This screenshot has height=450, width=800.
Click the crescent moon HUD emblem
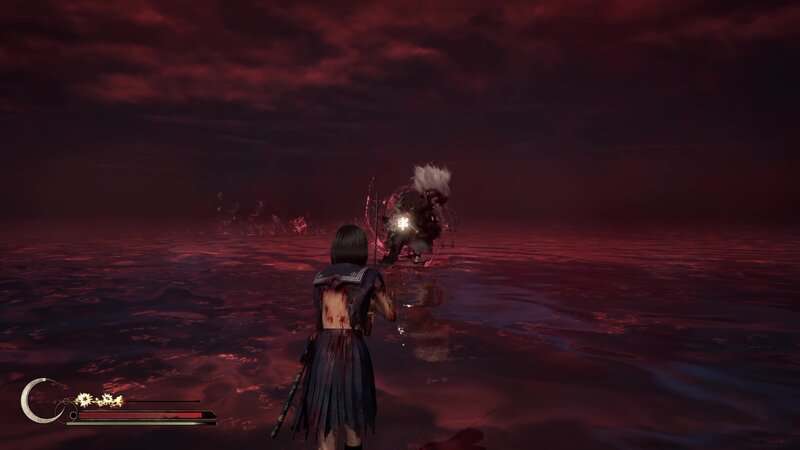coord(38,400)
